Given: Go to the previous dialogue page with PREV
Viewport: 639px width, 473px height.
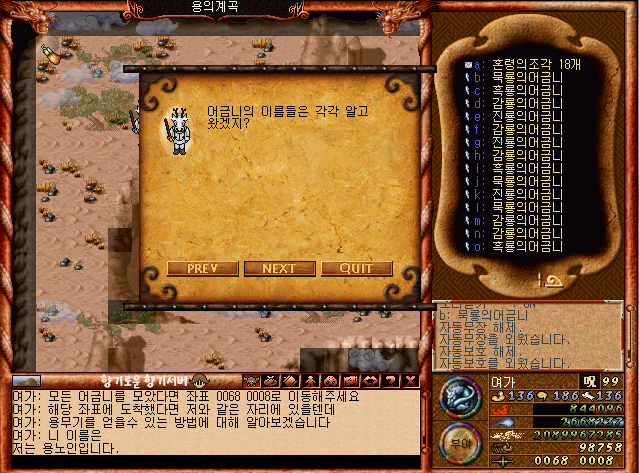Looking at the screenshot, I should pos(203,268).
